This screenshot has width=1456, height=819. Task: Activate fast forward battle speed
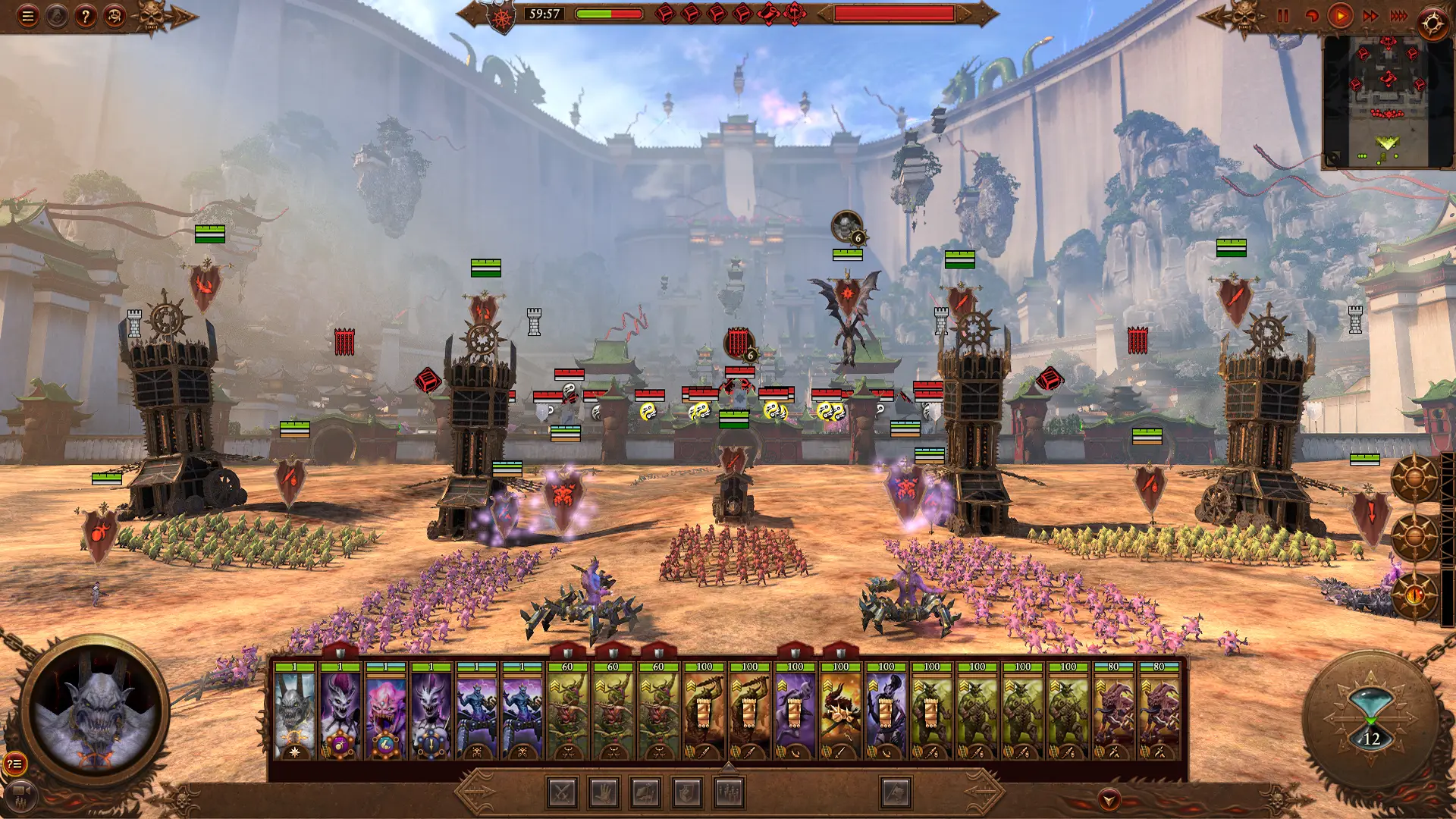click(x=1370, y=14)
